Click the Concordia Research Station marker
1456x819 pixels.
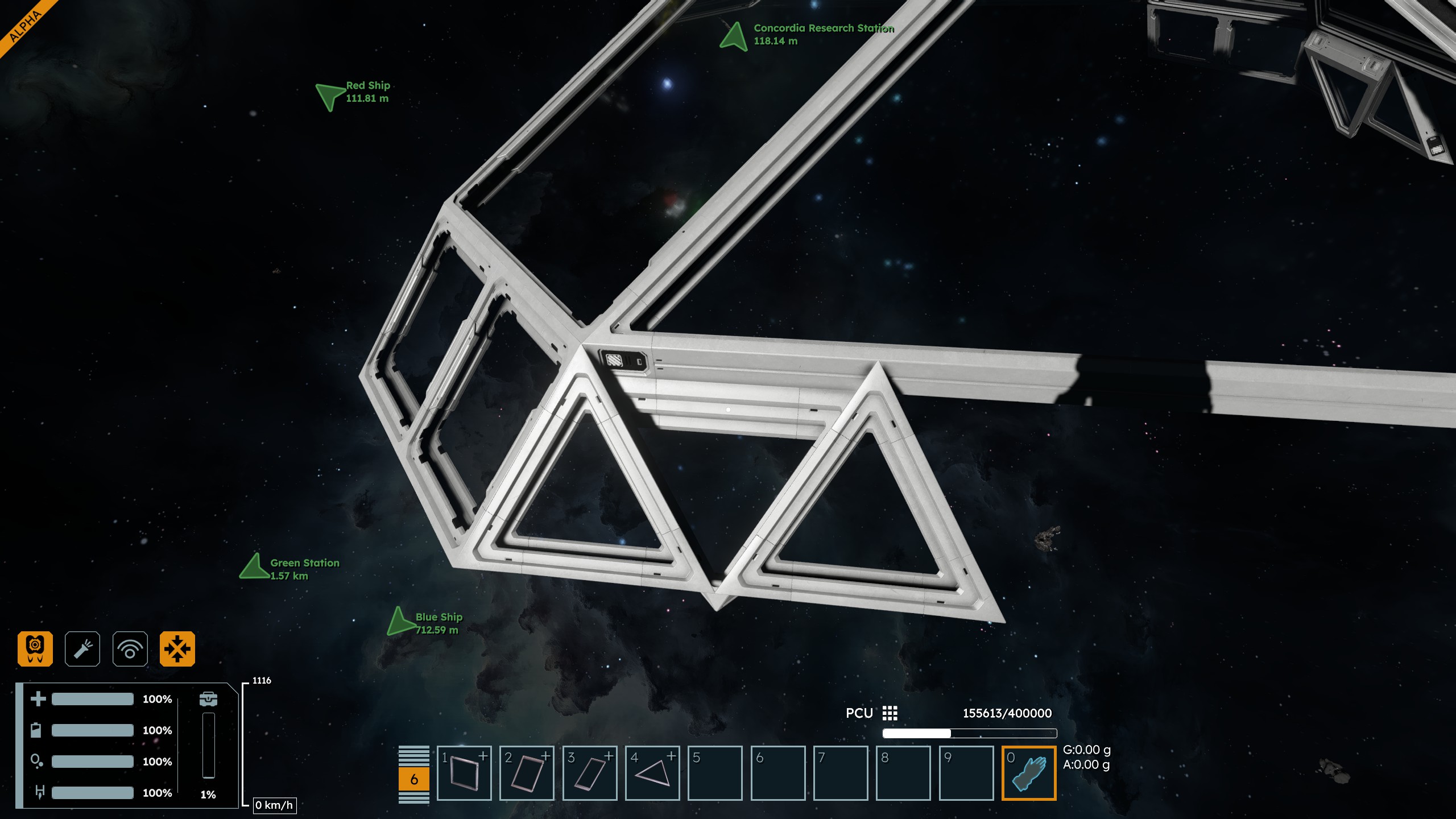tap(734, 36)
